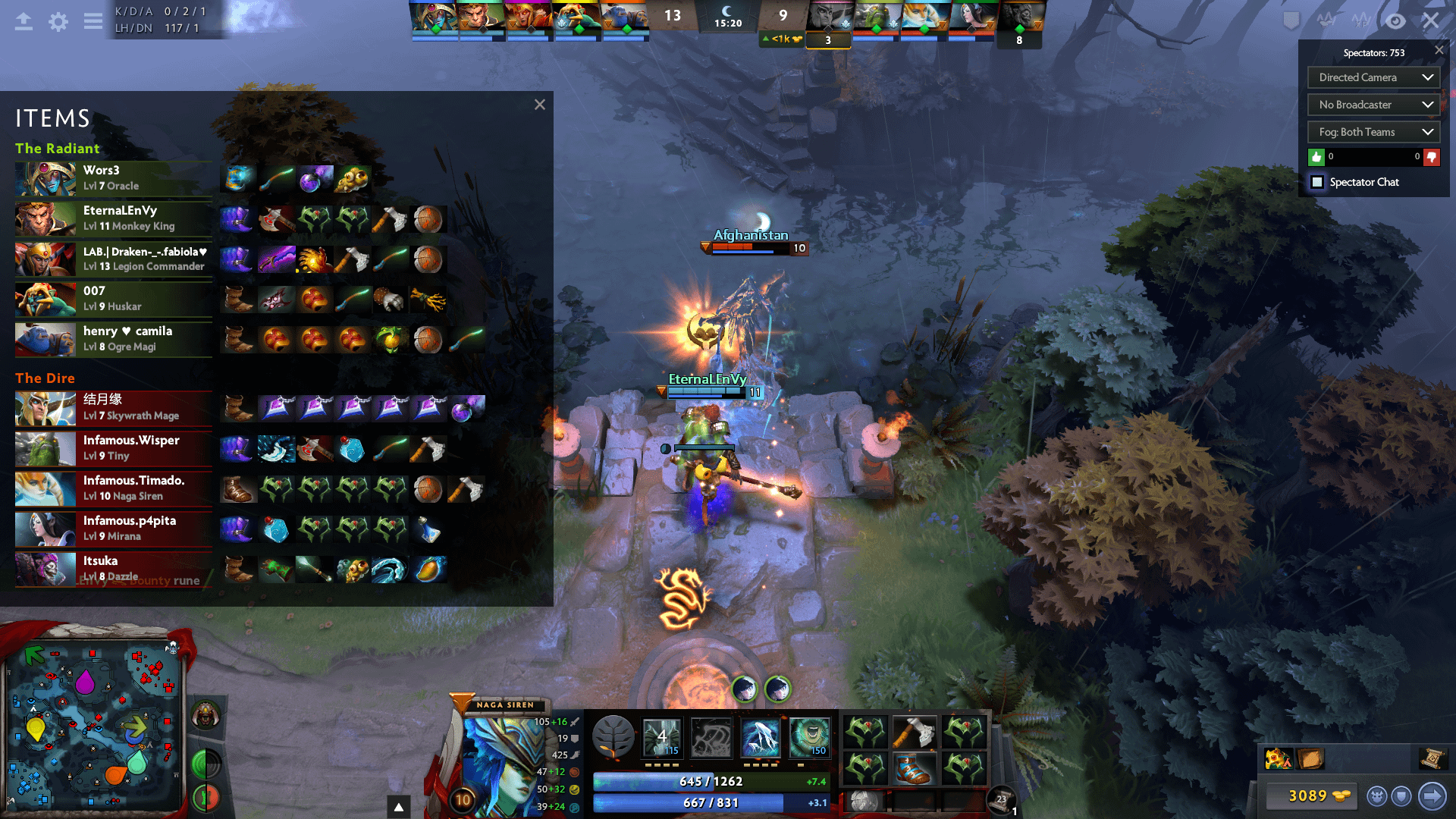Open the hamburger main menu
Image resolution: width=1456 pixels, height=819 pixels.
click(x=93, y=21)
